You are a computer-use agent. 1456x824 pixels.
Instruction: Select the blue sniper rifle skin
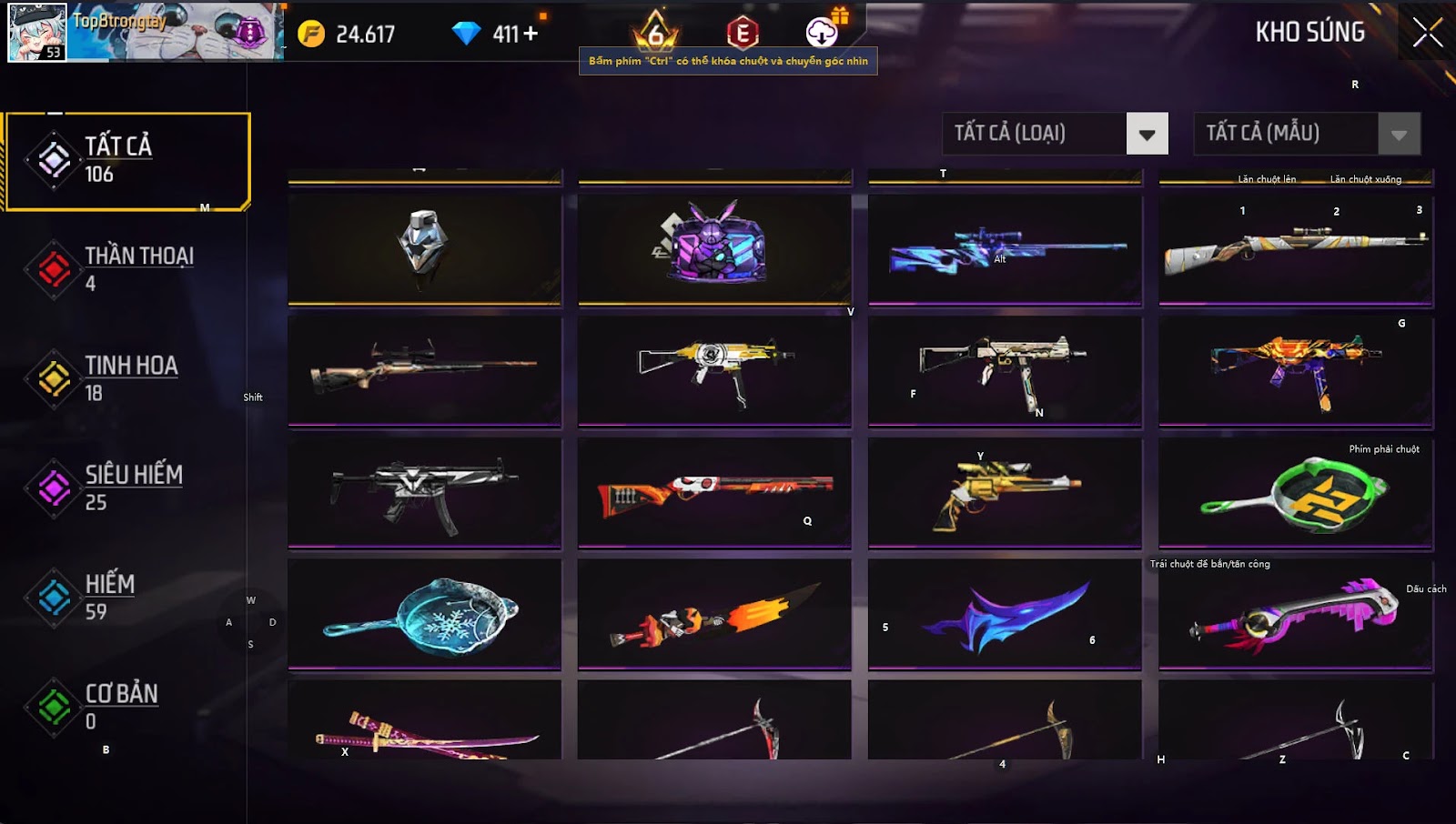[x=1005, y=249]
